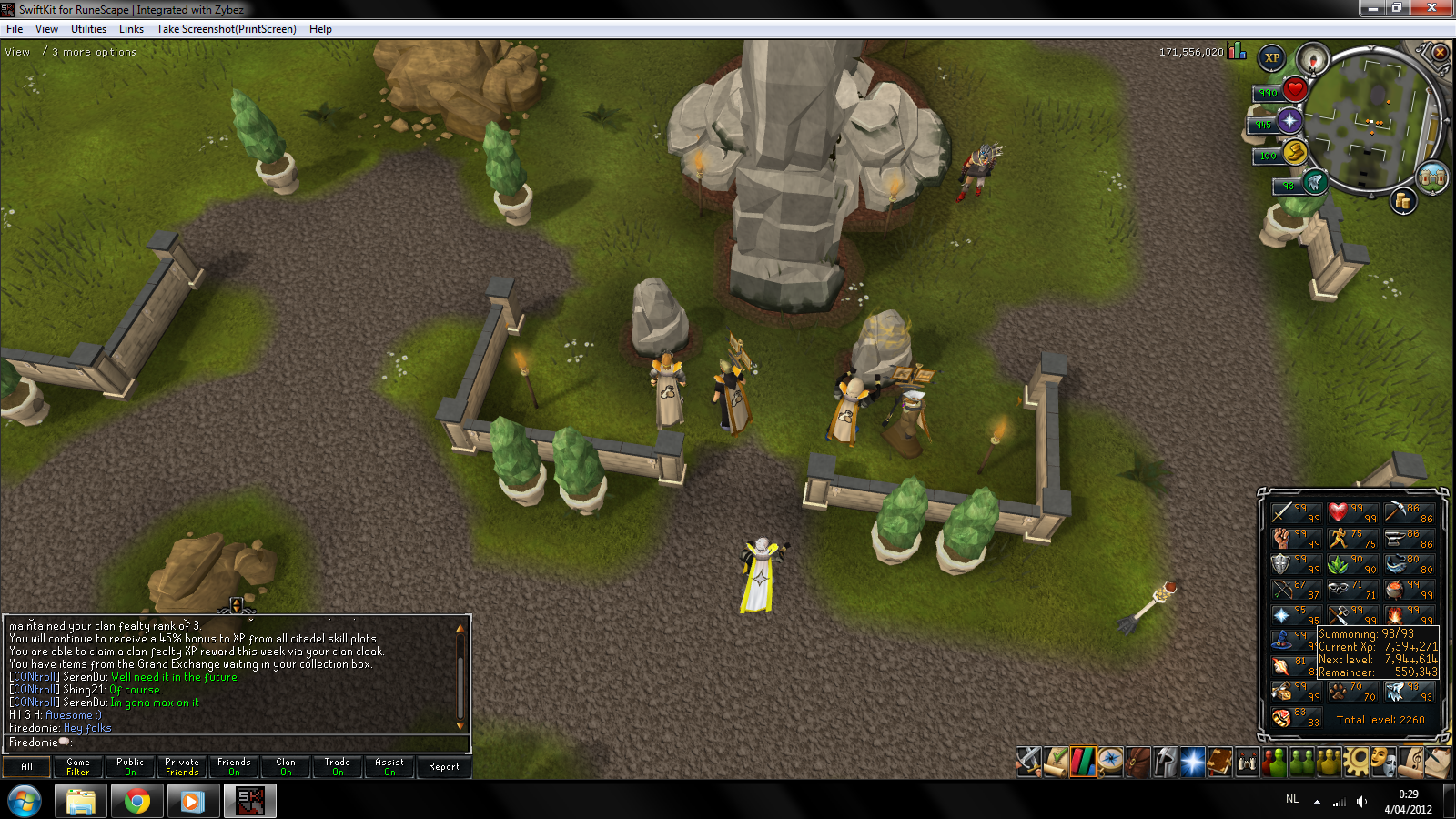Toggle the Trade chat filter
The image size is (1456, 819).
[338, 767]
